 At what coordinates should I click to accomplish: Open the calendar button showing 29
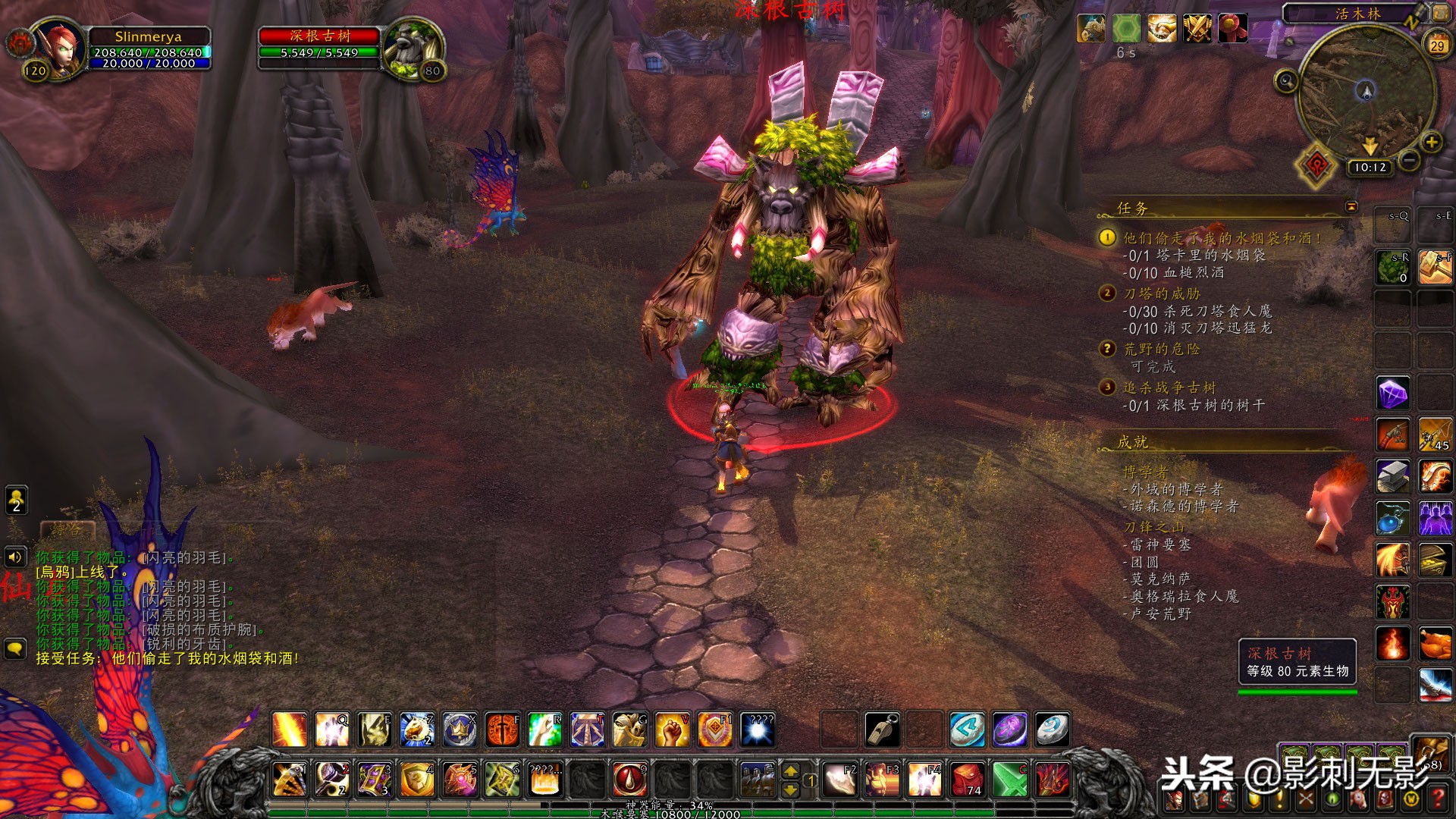1437,45
